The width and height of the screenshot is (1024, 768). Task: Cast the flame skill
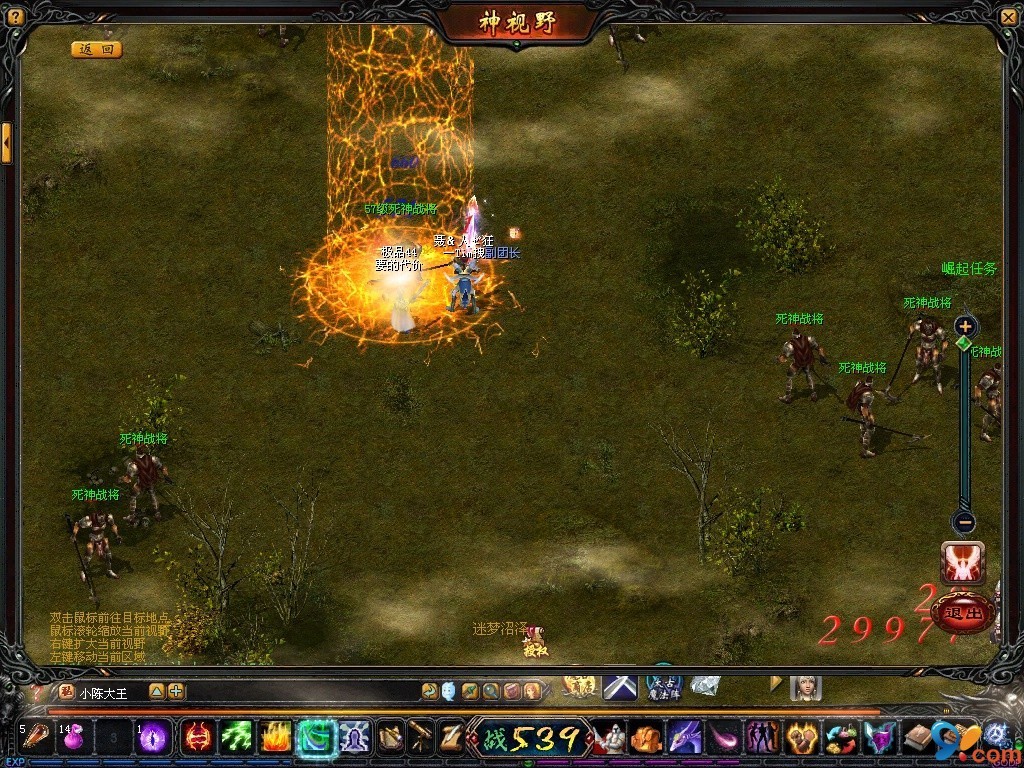point(275,738)
